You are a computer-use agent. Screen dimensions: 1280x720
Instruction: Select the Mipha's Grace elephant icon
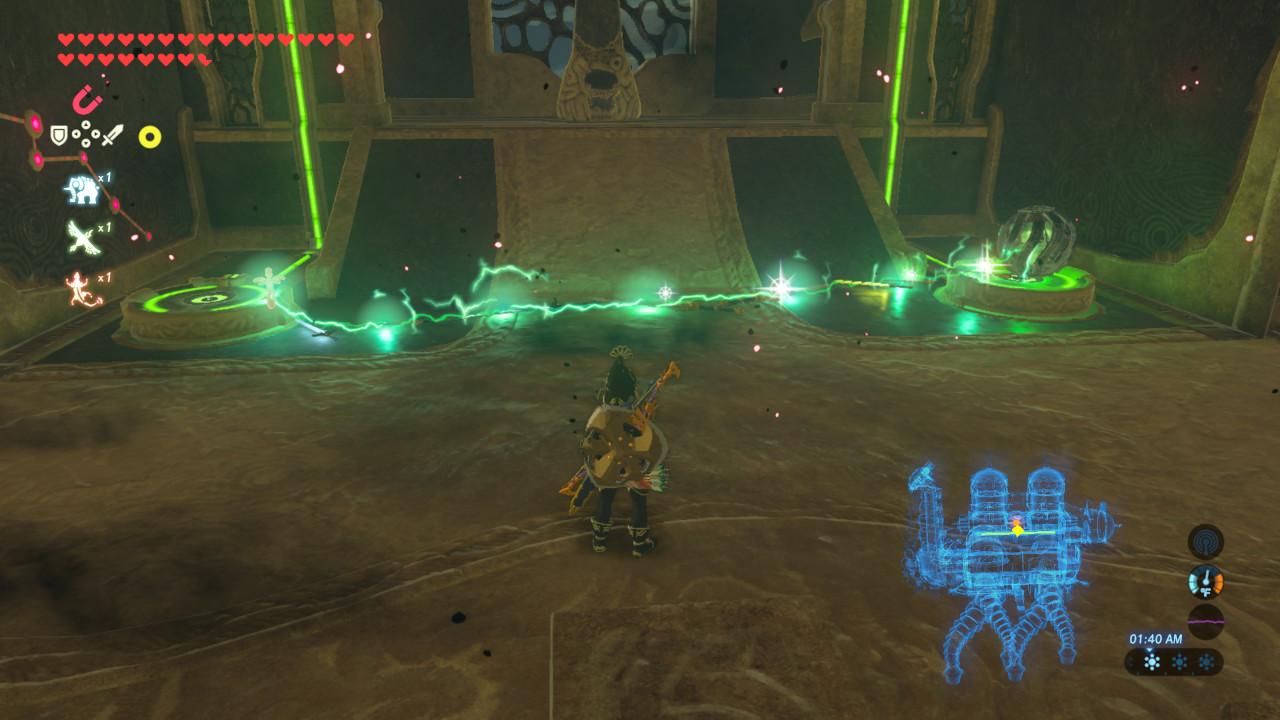click(82, 189)
